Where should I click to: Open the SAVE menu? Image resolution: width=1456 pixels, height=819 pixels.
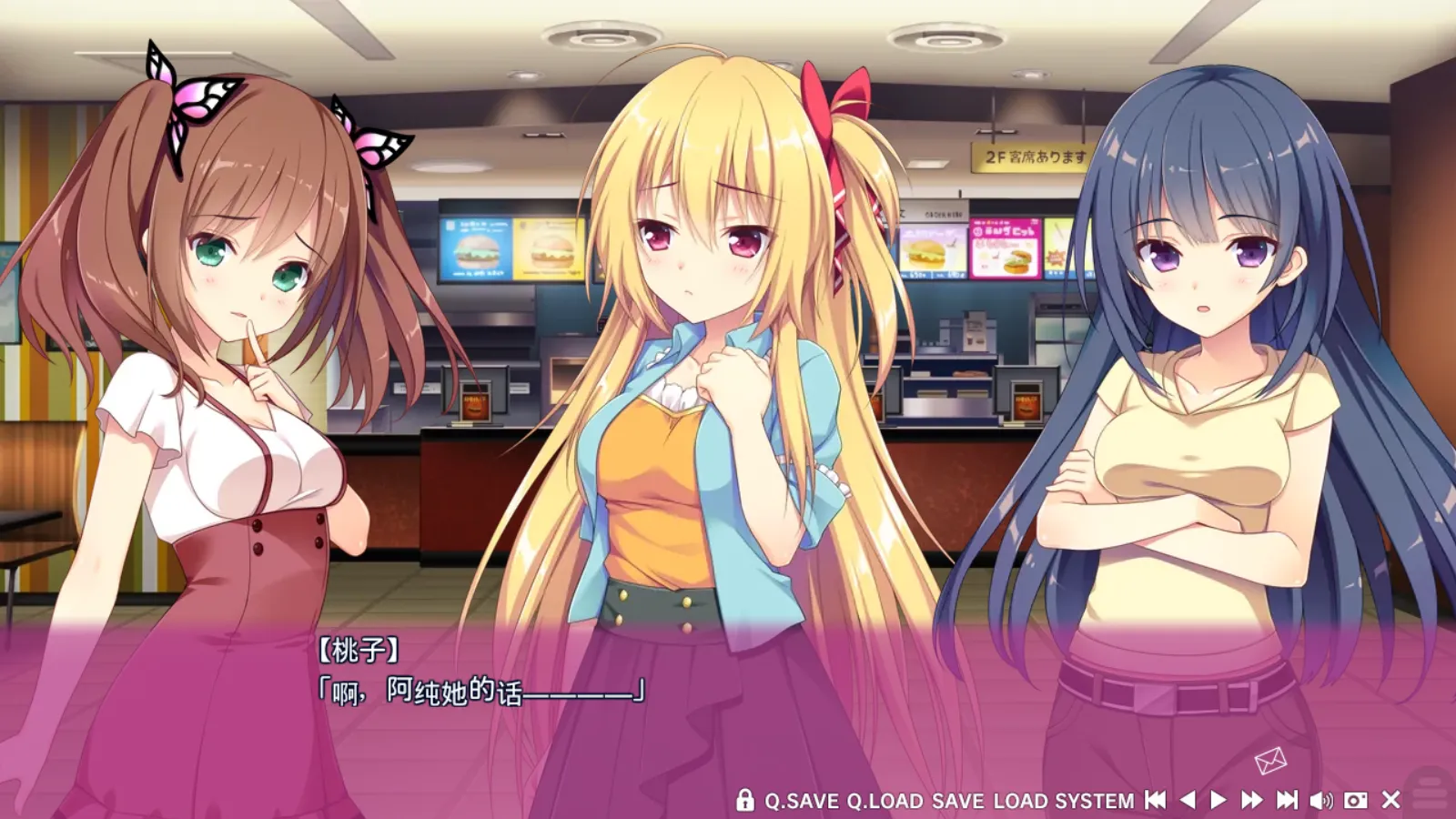pos(957,801)
